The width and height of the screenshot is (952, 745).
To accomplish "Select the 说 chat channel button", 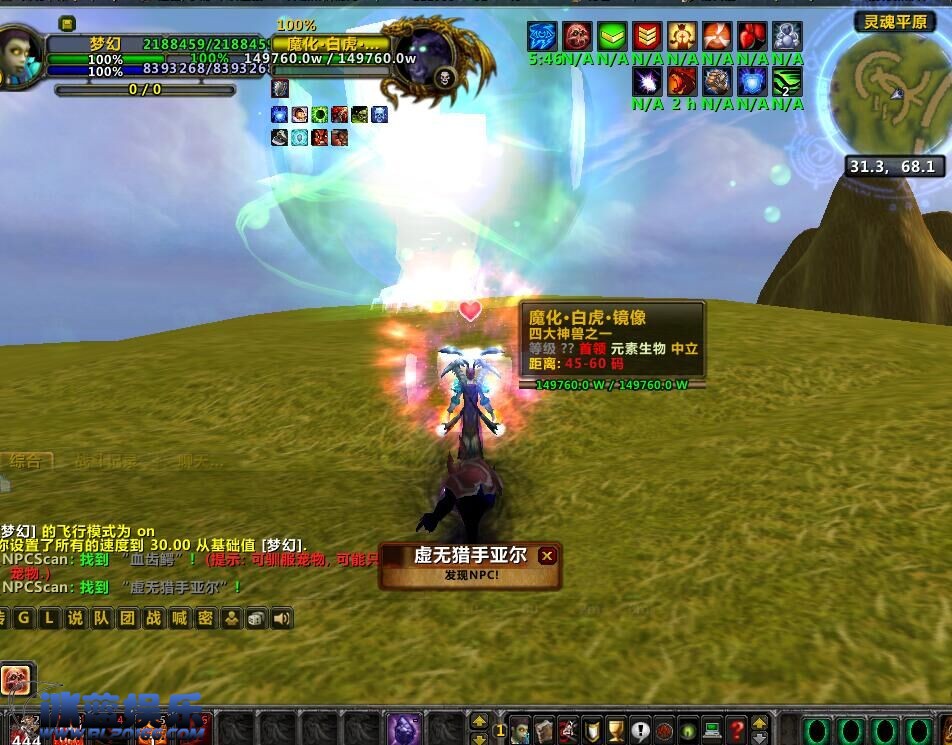I will (75, 618).
